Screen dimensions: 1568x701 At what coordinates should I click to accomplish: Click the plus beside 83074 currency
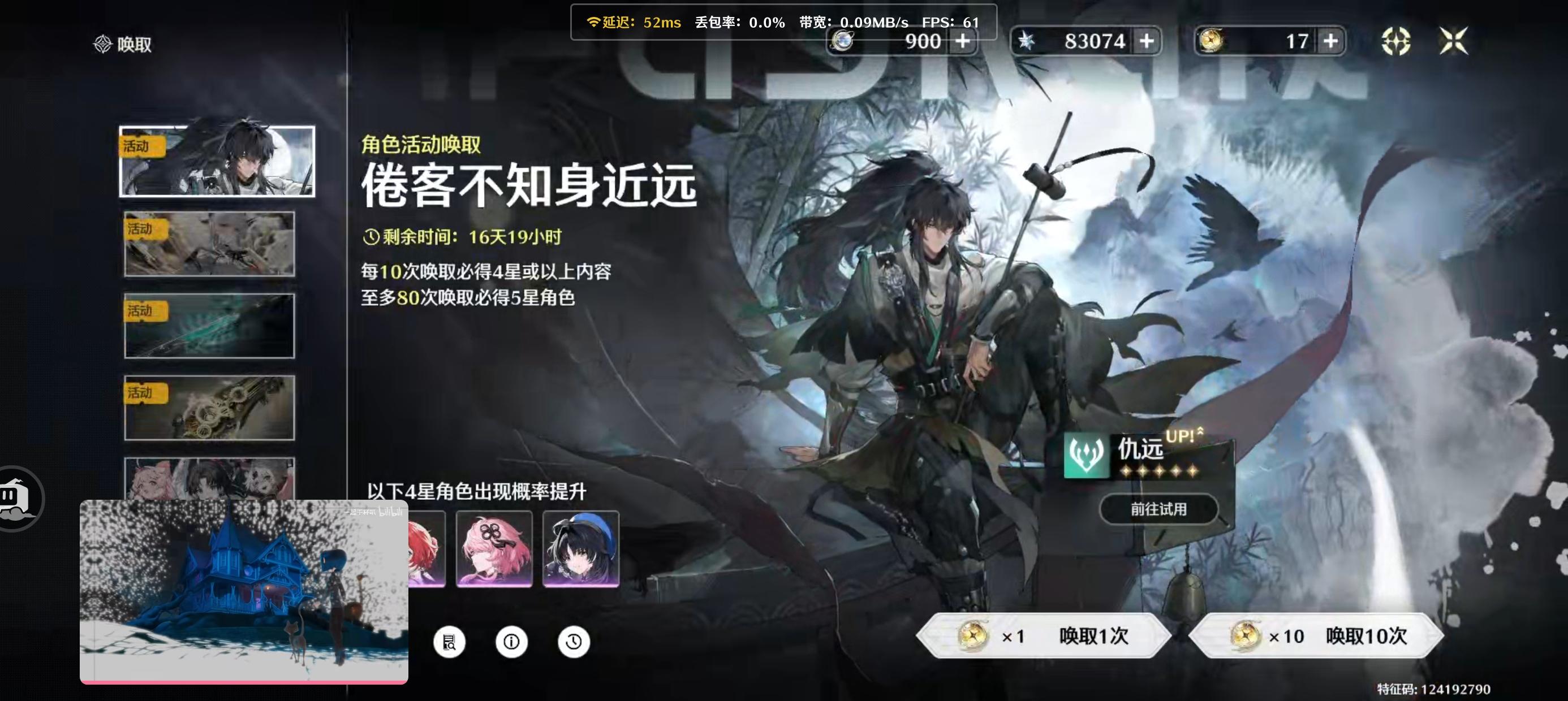1147,40
